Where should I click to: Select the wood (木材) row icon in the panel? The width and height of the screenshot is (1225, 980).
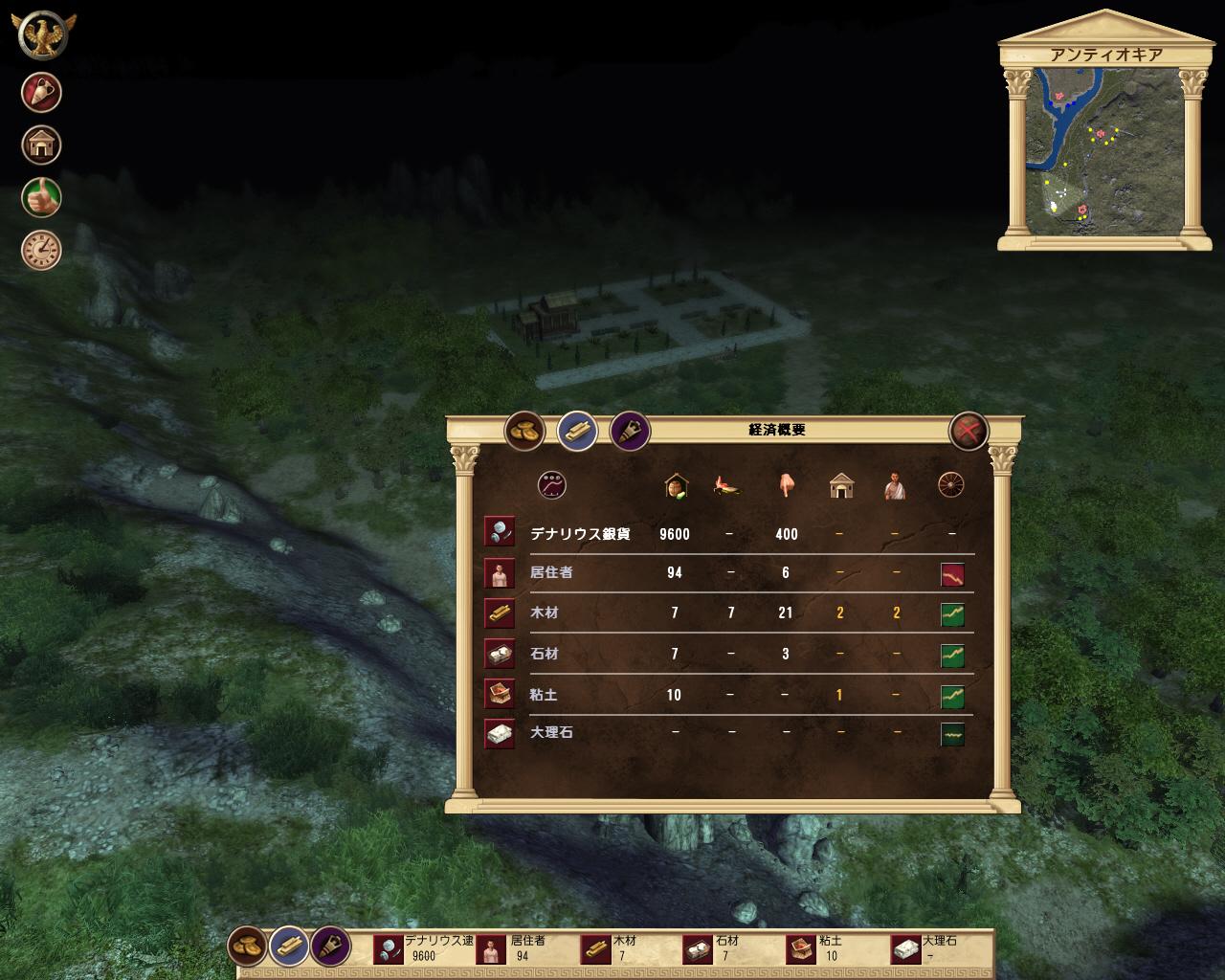[500, 612]
